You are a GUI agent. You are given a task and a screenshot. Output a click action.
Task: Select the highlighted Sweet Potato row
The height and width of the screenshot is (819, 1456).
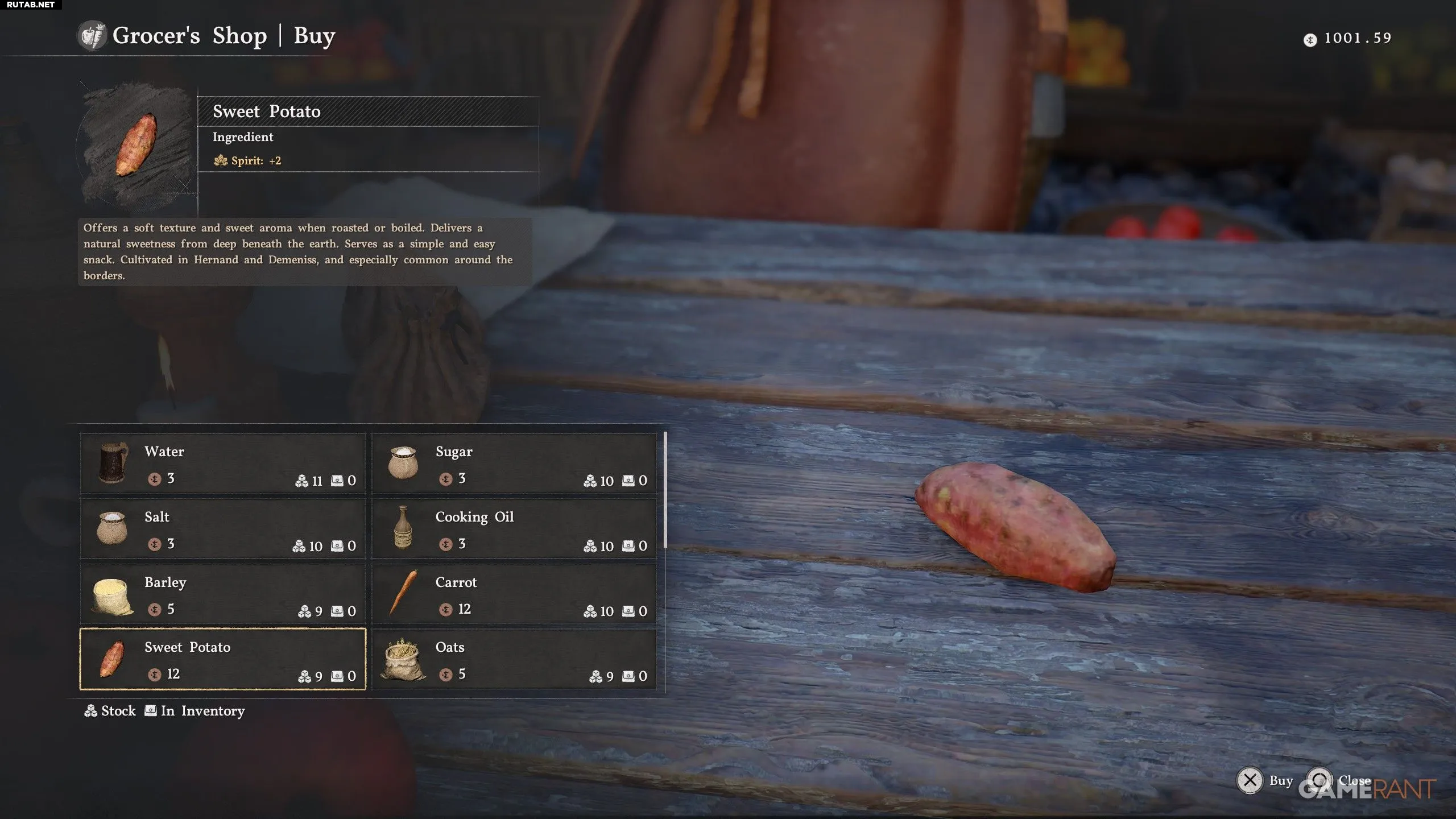(x=222, y=659)
